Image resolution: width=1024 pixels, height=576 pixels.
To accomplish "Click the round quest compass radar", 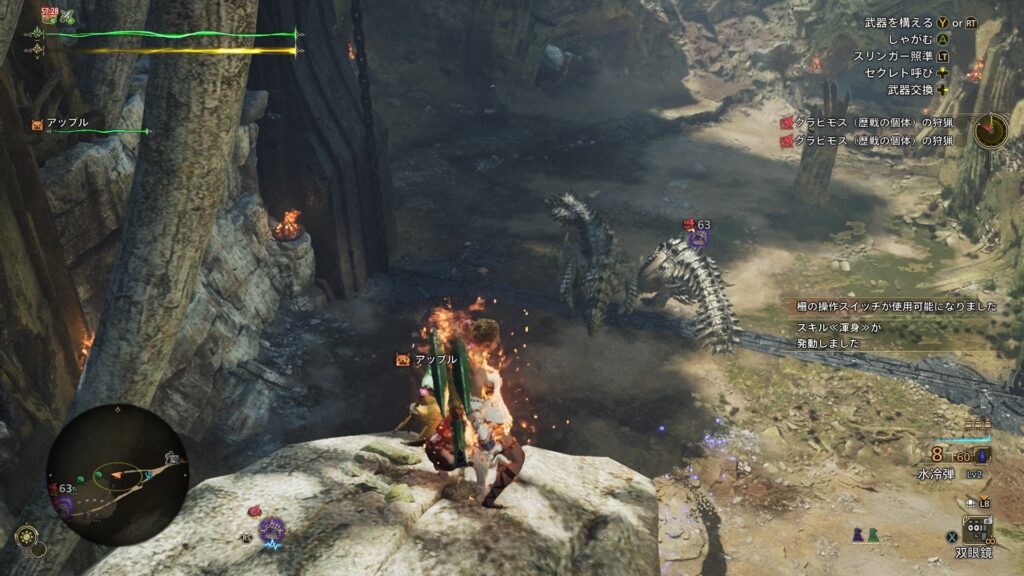I will (991, 131).
